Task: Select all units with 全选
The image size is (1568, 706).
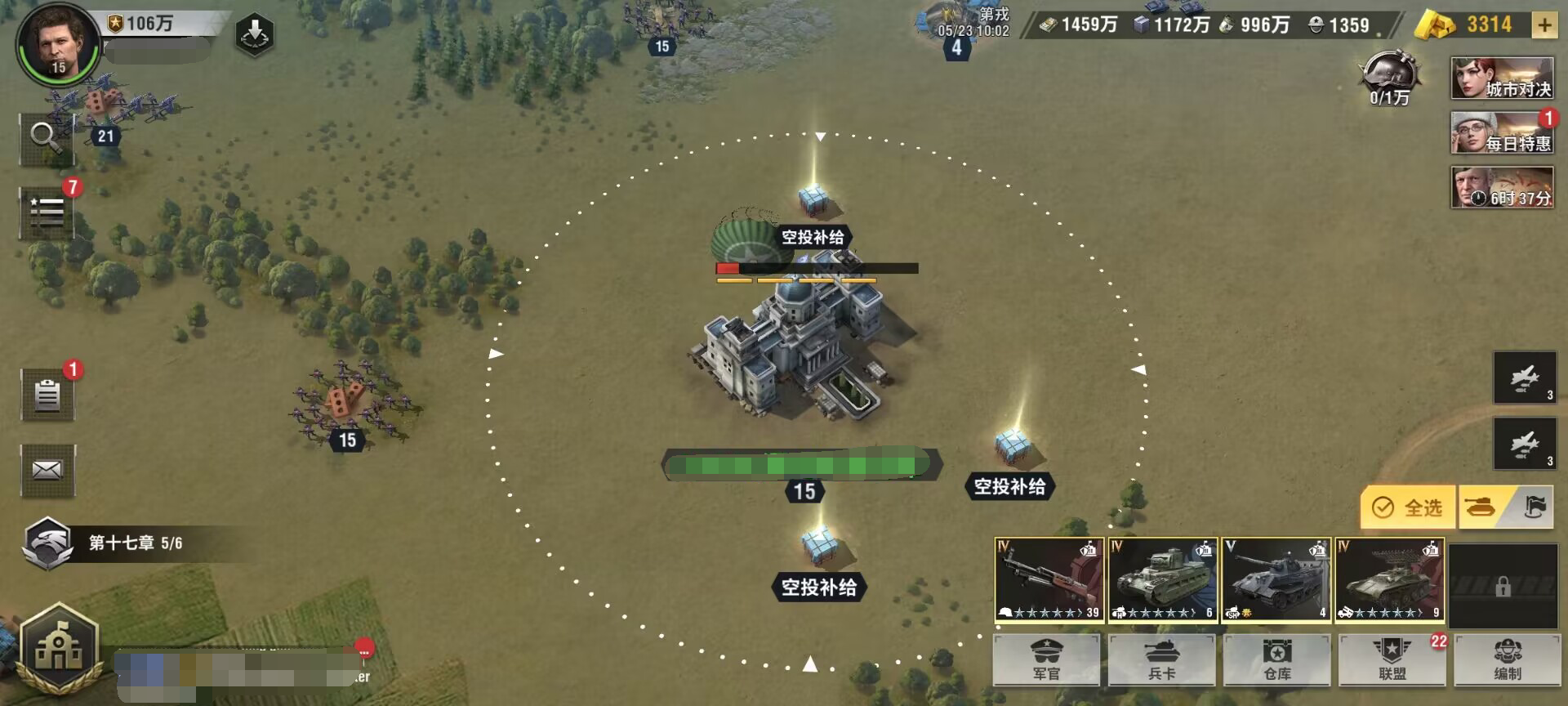Action: [x=1408, y=507]
